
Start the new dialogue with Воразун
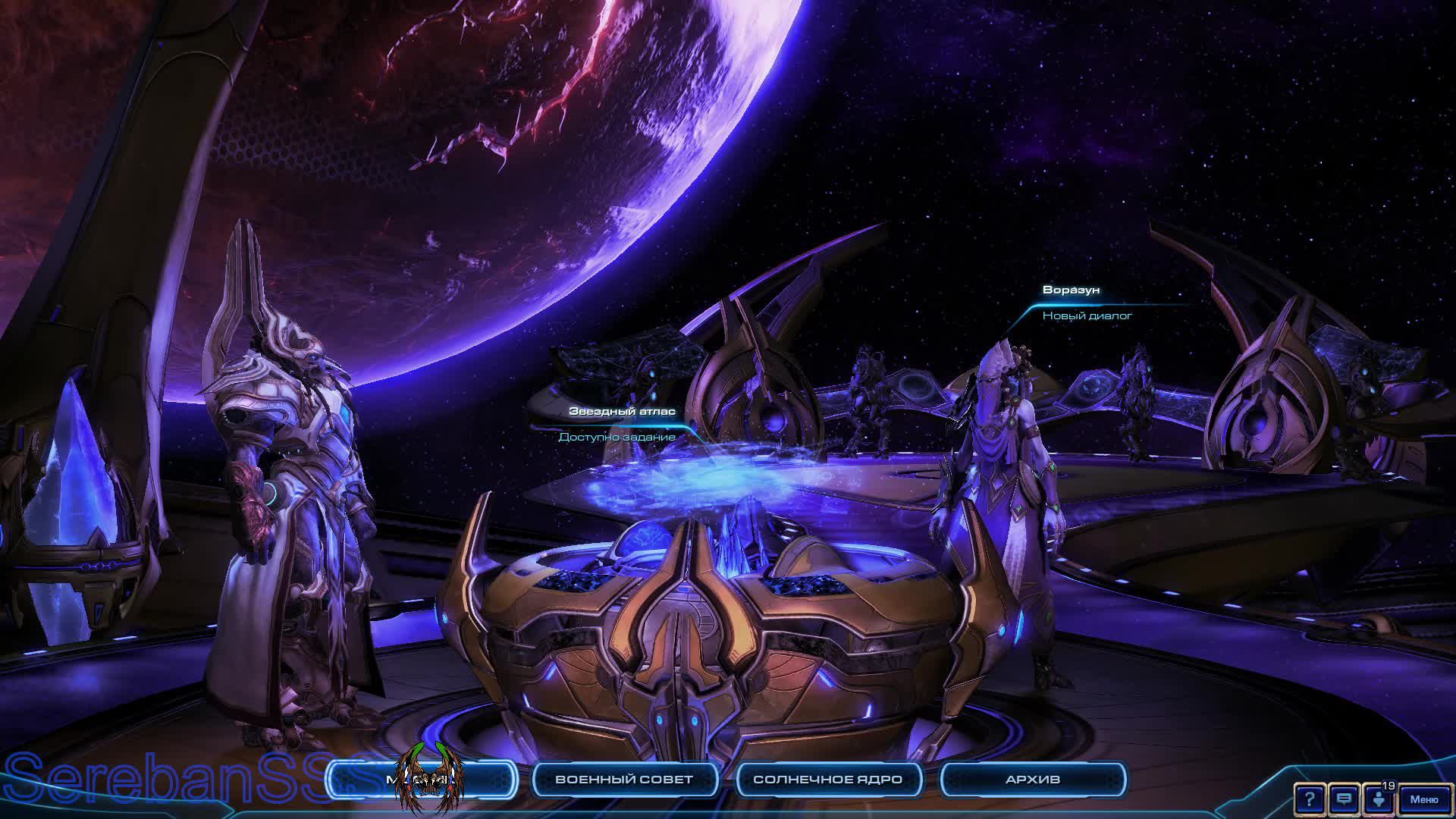pos(1087,315)
